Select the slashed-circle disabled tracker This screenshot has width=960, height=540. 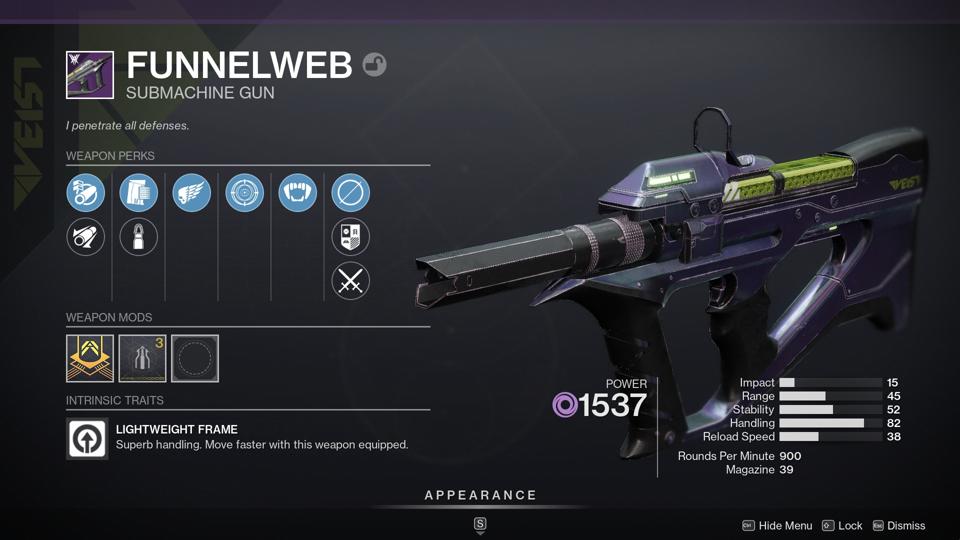[x=350, y=193]
